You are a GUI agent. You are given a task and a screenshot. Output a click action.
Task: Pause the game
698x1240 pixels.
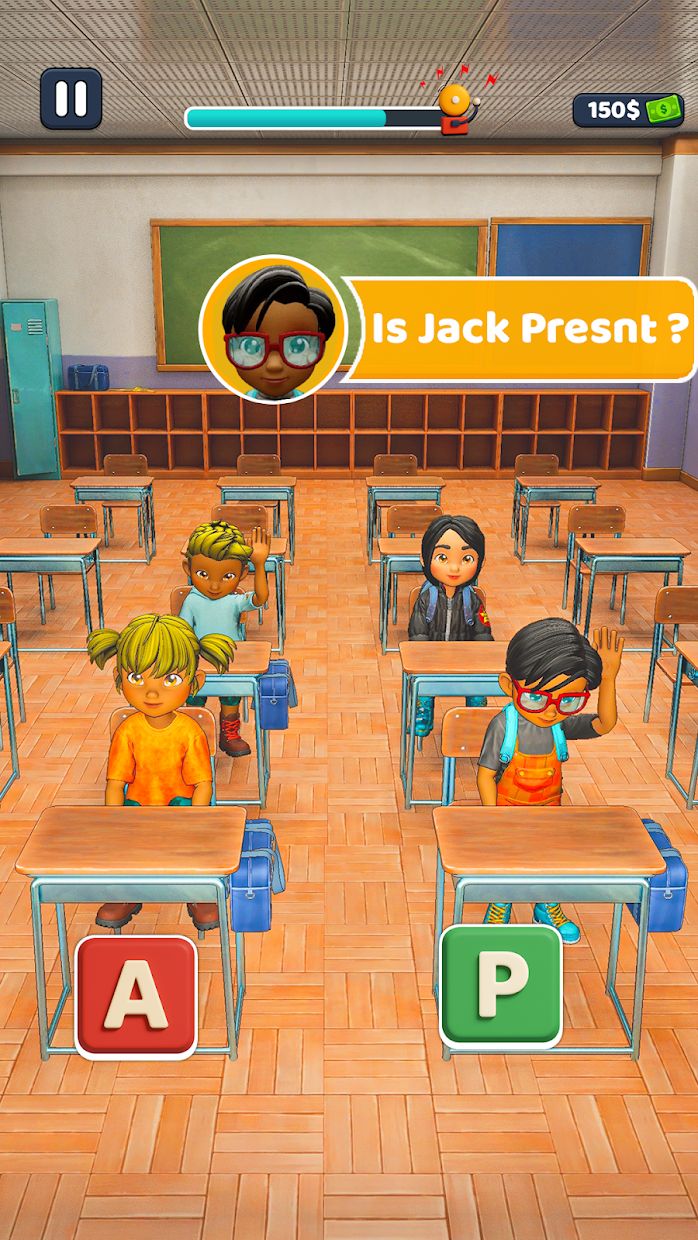click(70, 98)
